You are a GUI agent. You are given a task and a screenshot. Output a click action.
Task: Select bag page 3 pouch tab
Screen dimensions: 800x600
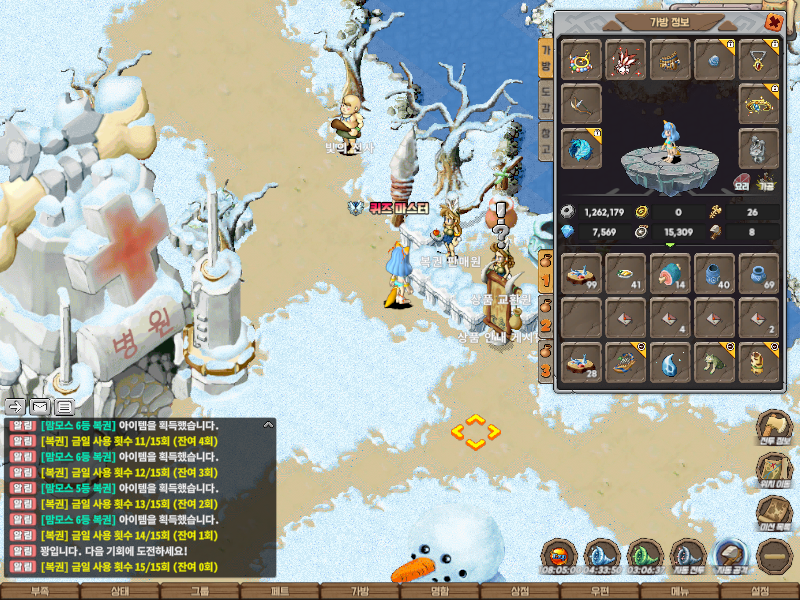pos(546,365)
